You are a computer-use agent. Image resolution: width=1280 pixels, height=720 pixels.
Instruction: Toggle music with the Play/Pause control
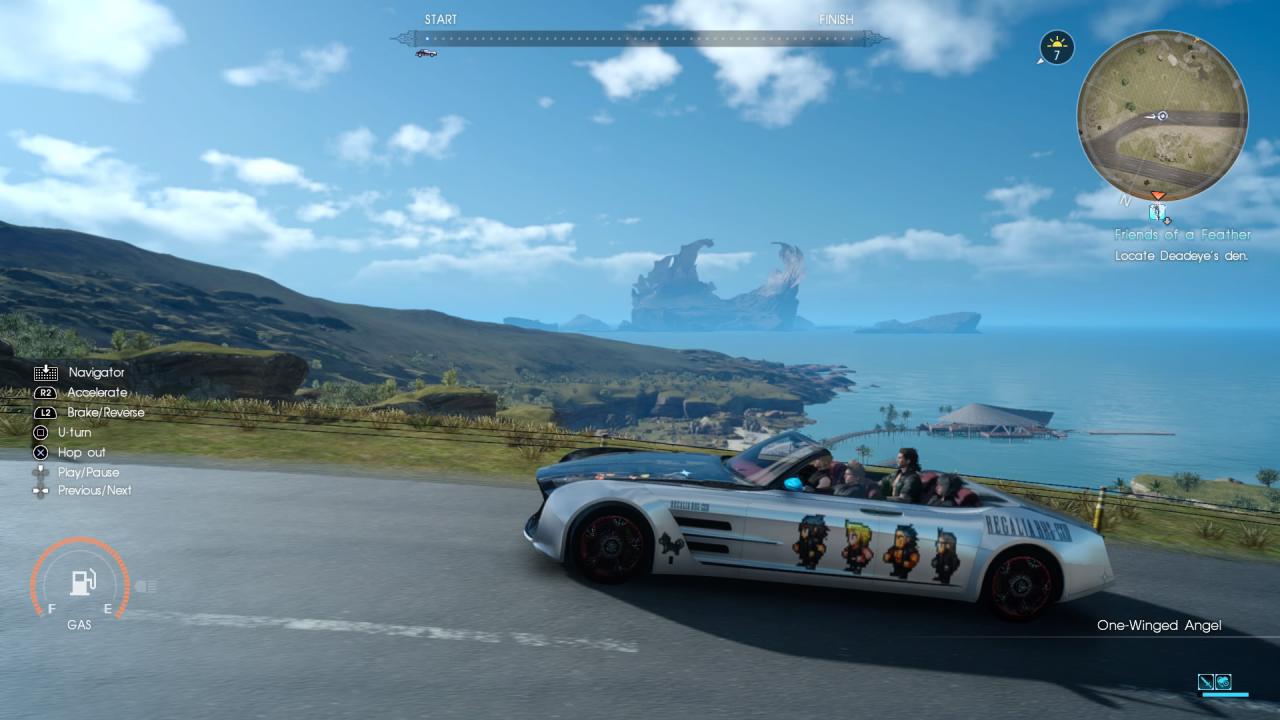click(x=40, y=472)
